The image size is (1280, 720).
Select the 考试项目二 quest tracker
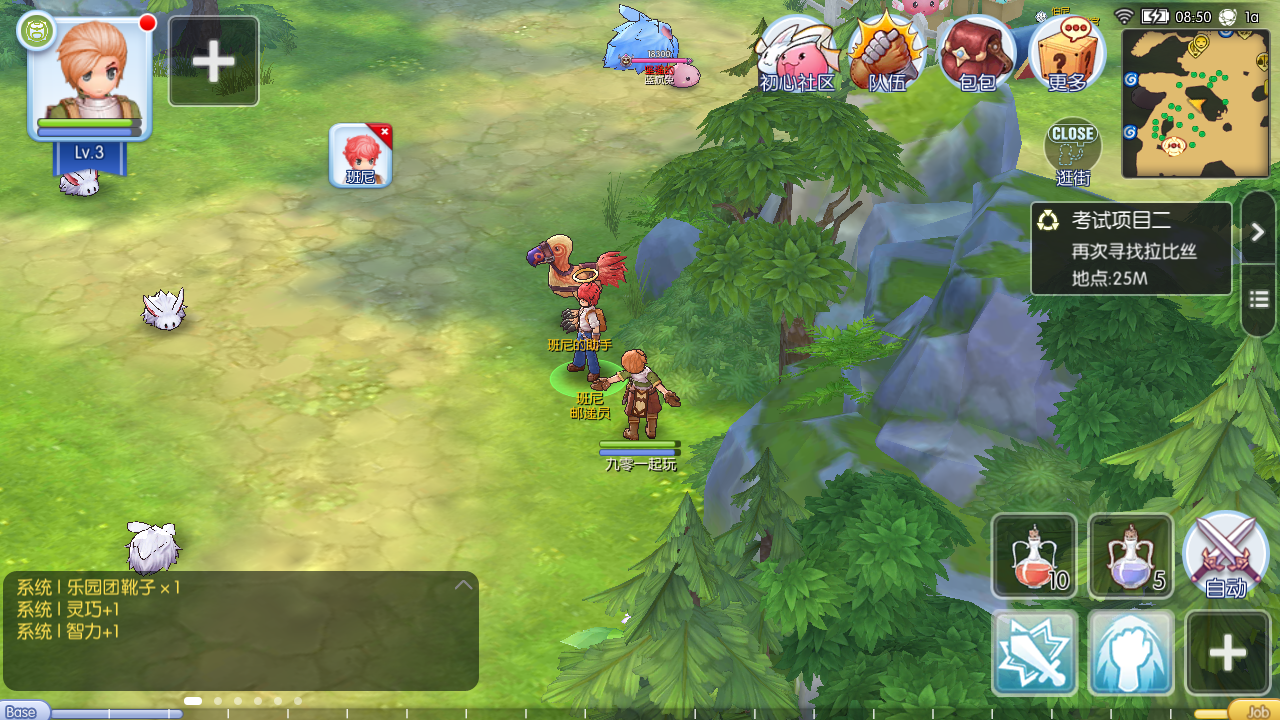coord(1131,249)
